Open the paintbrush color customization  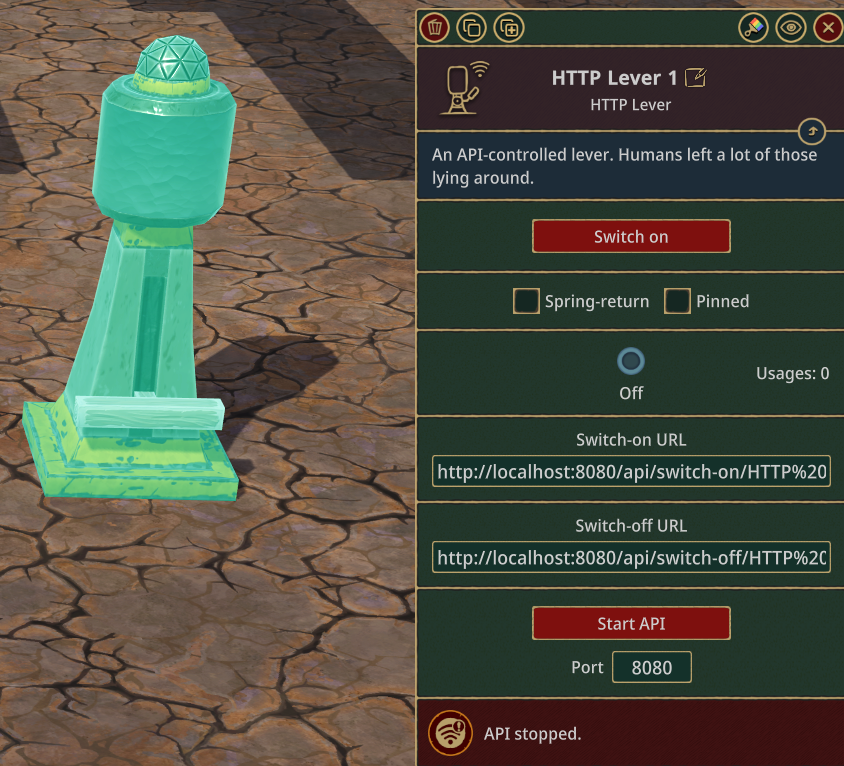click(754, 28)
